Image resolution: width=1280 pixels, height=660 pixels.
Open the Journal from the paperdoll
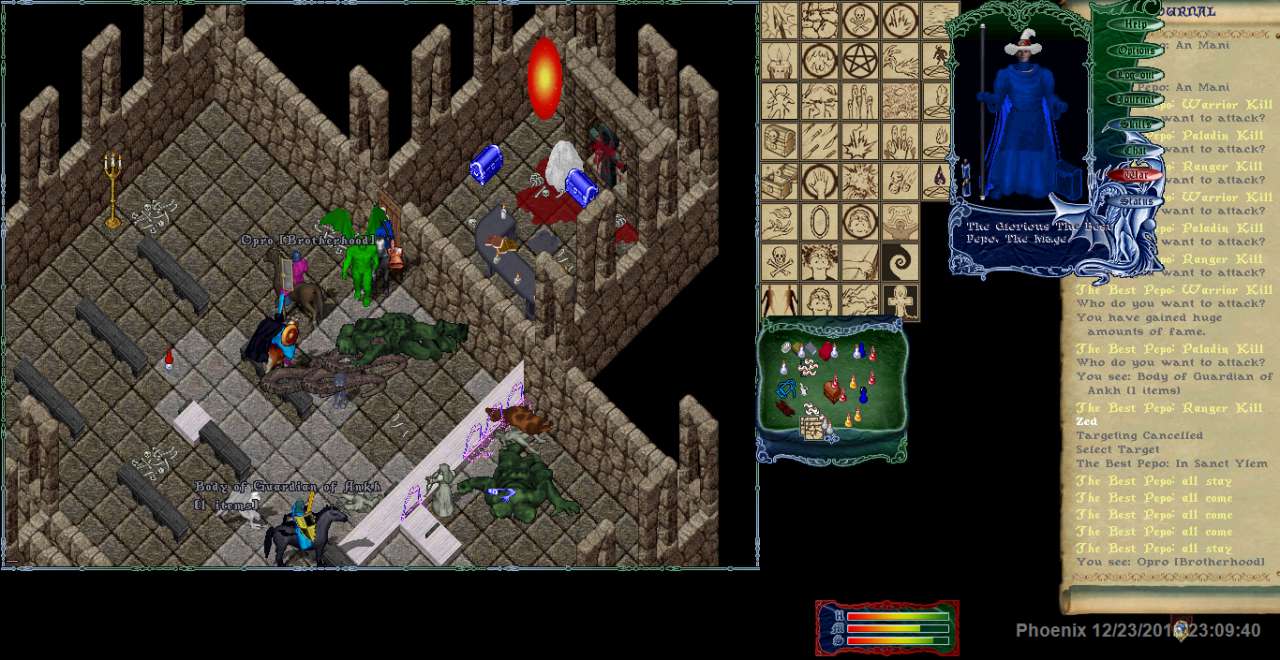click(1136, 100)
